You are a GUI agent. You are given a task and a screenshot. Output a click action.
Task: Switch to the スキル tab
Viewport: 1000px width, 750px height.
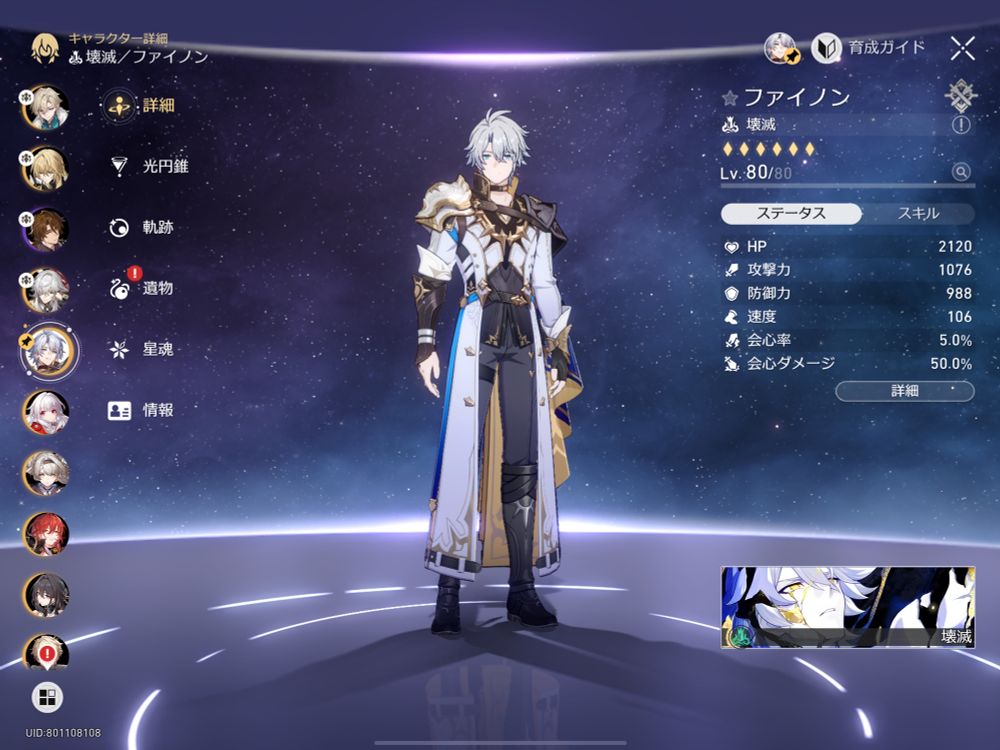click(x=917, y=213)
